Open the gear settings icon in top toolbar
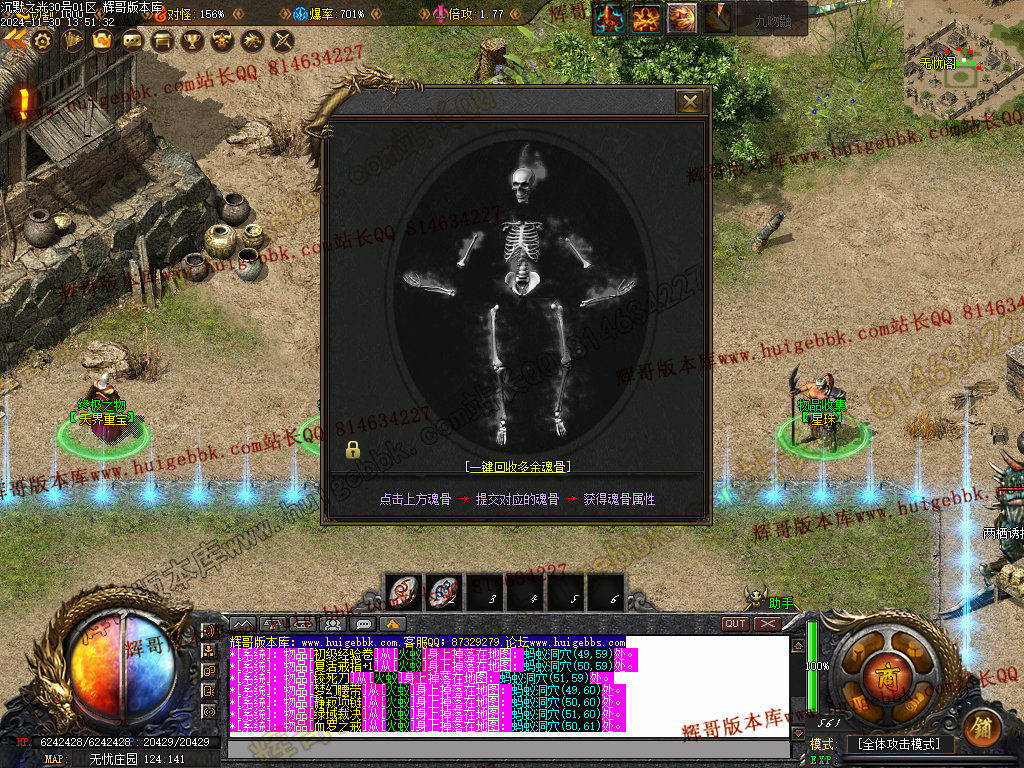Image resolution: width=1024 pixels, height=768 pixels. (x=41, y=41)
